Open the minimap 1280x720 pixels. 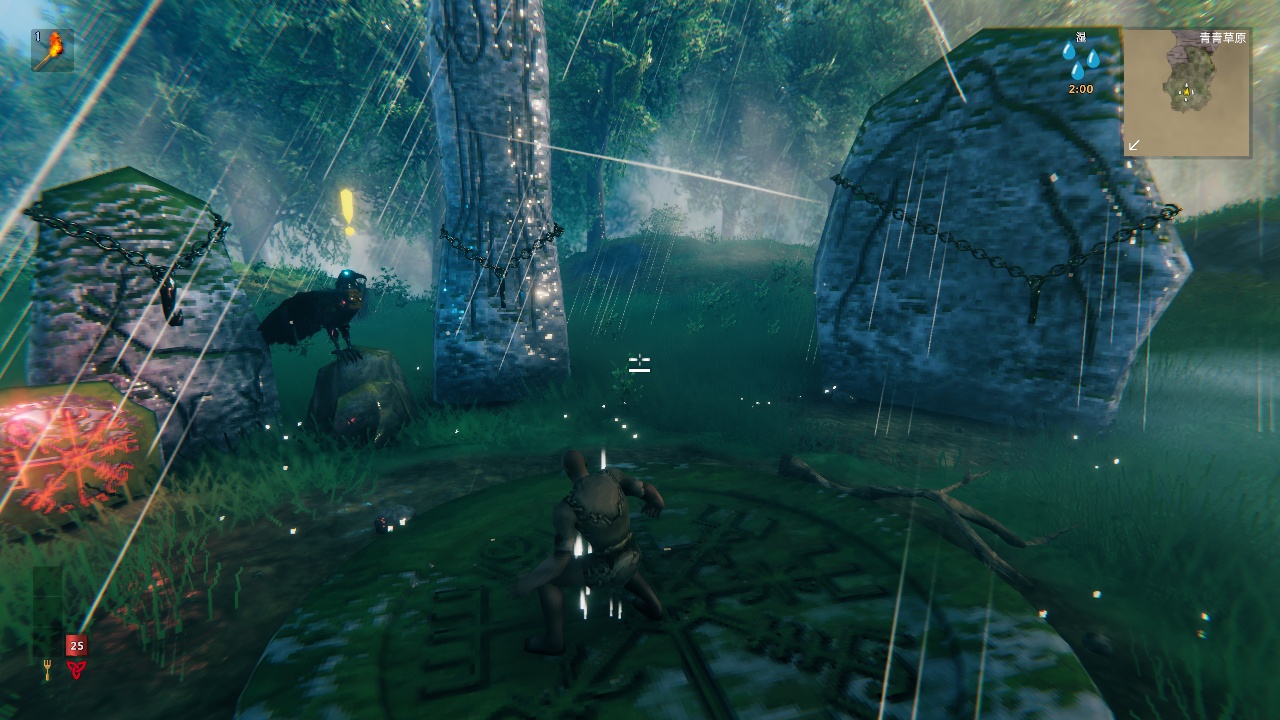tap(1186, 93)
